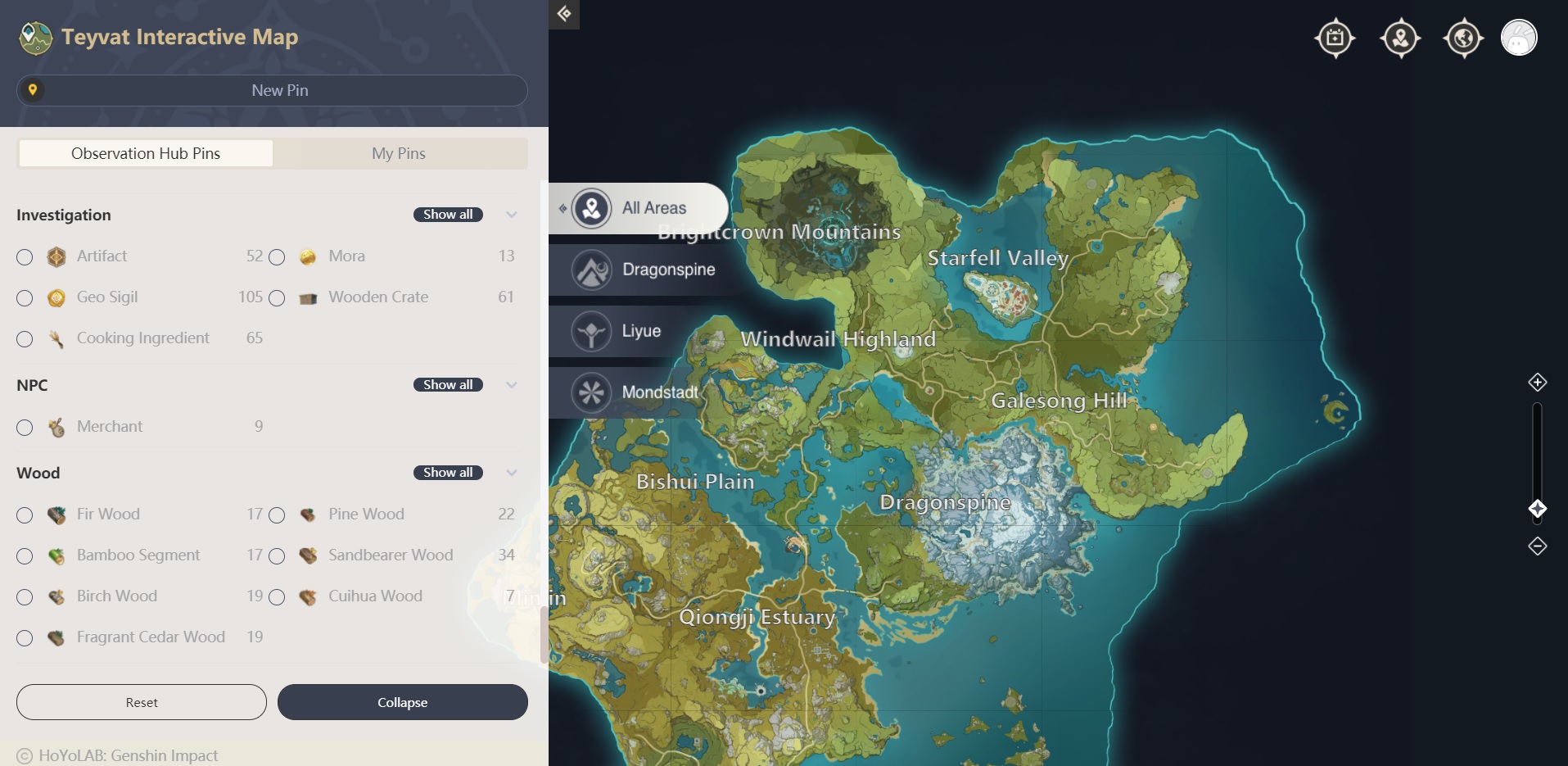Collapse the NPC section chevron

[511, 385]
